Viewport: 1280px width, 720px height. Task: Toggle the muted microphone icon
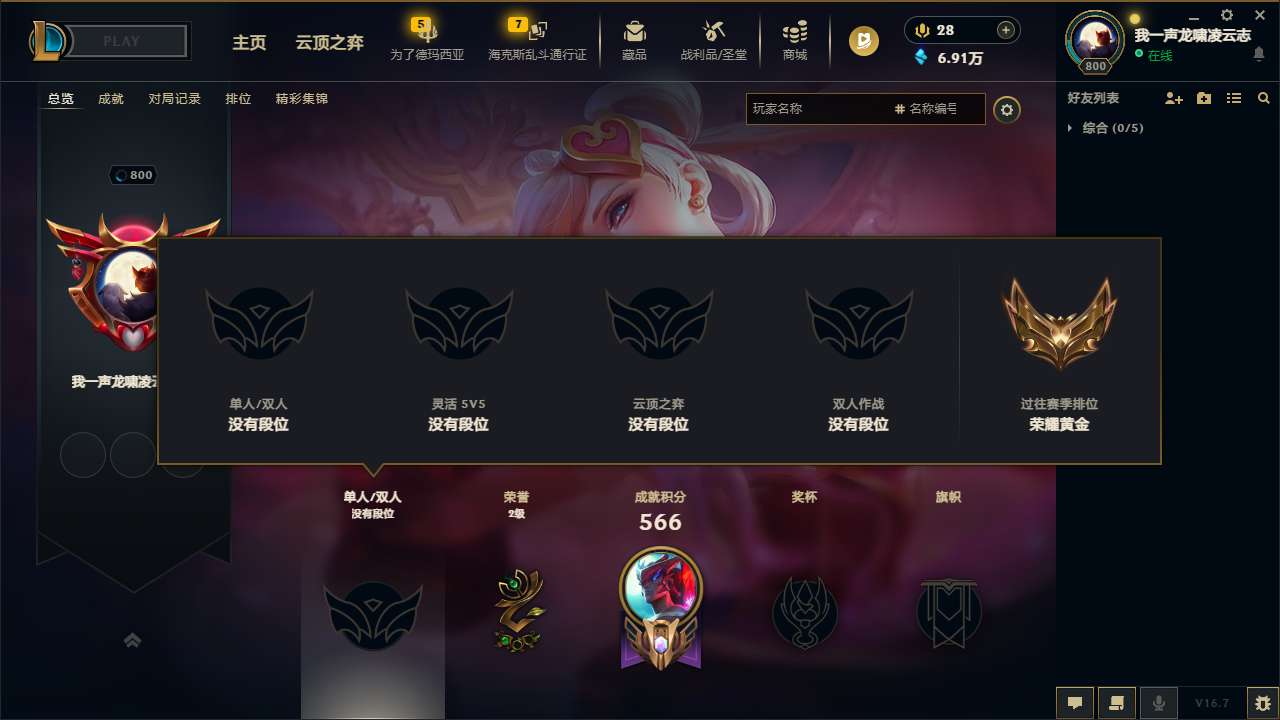click(1159, 703)
